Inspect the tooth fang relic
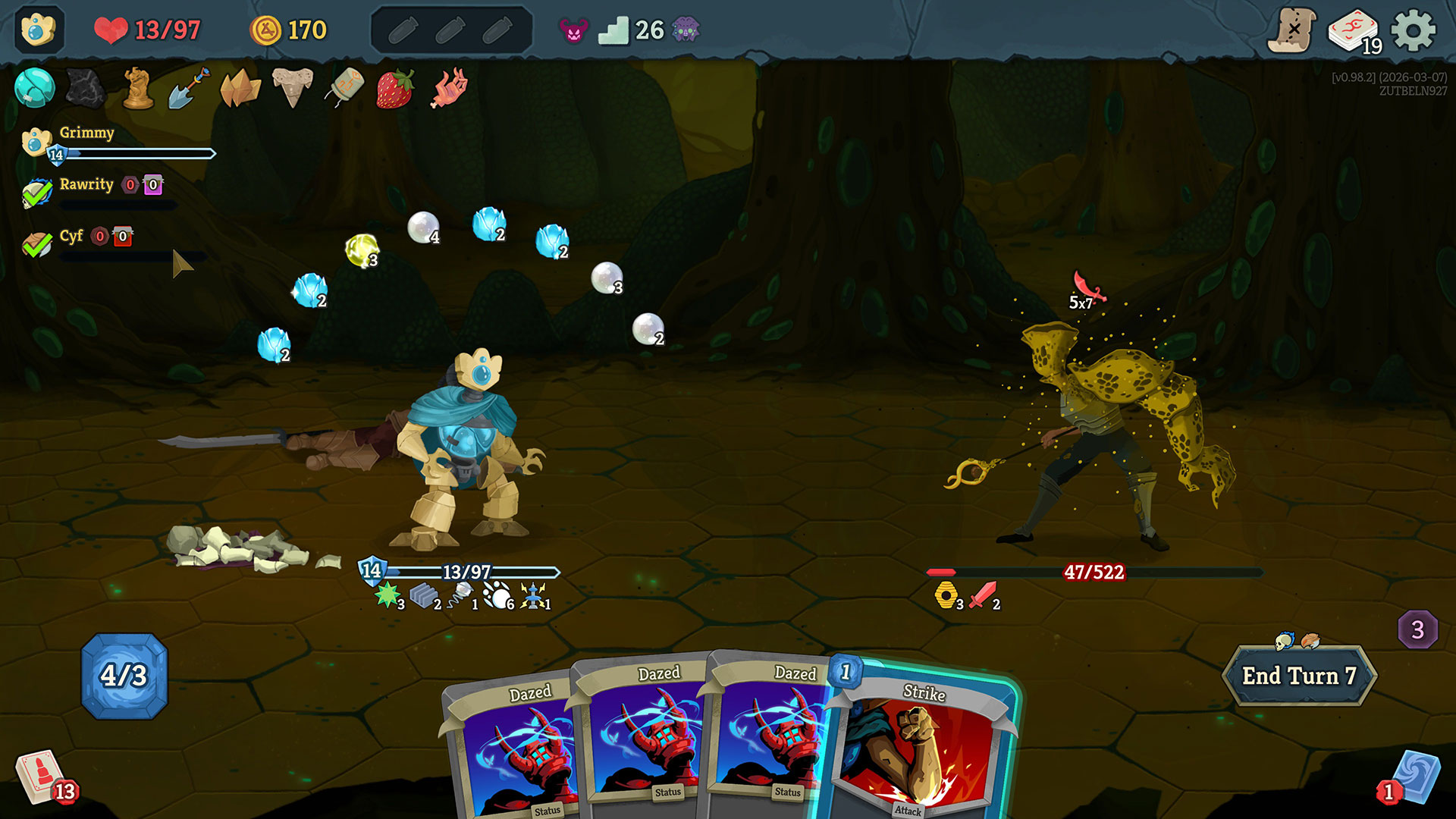The height and width of the screenshot is (819, 1456). (x=292, y=88)
